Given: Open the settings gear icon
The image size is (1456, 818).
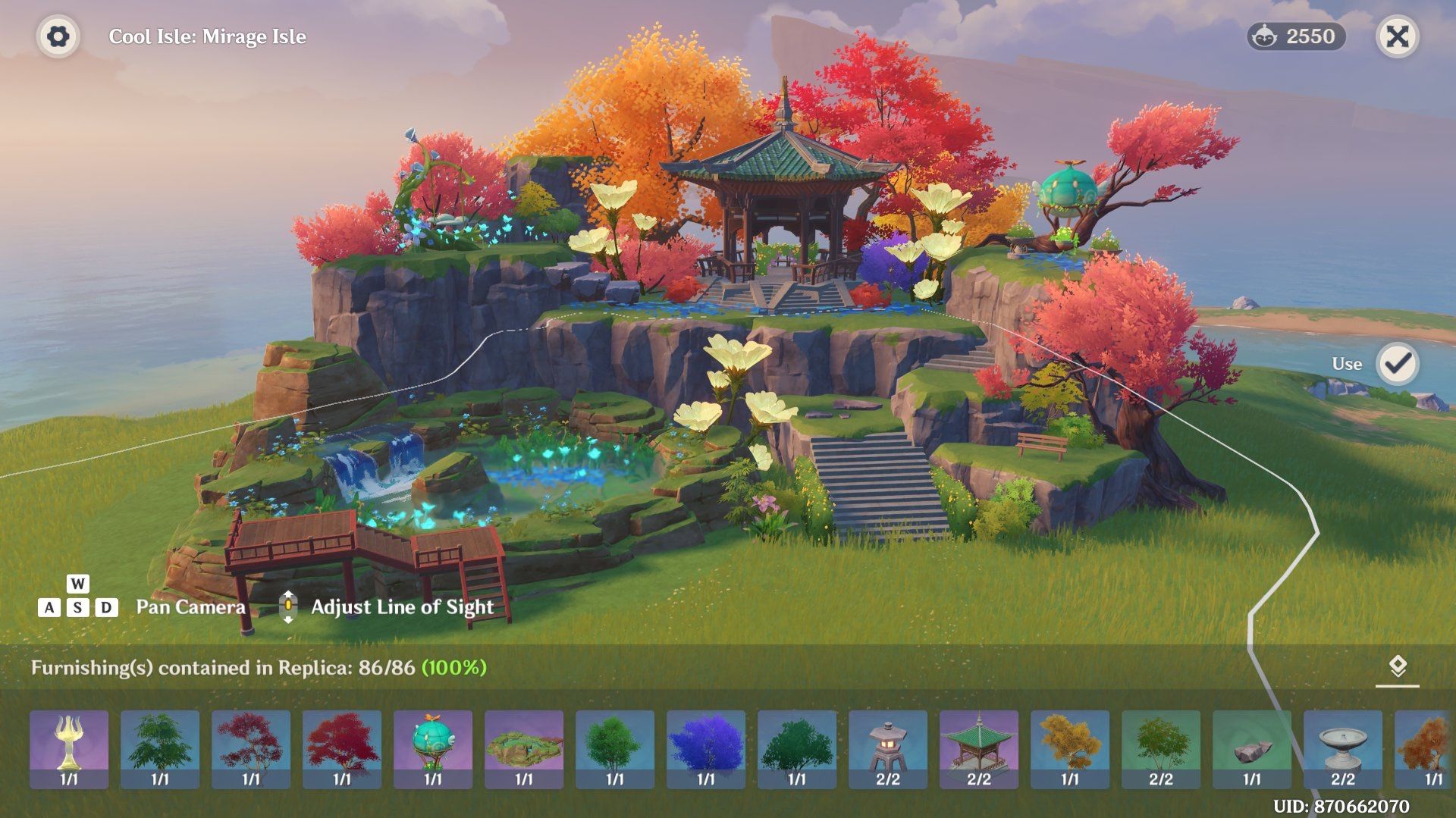Looking at the screenshot, I should [x=57, y=35].
